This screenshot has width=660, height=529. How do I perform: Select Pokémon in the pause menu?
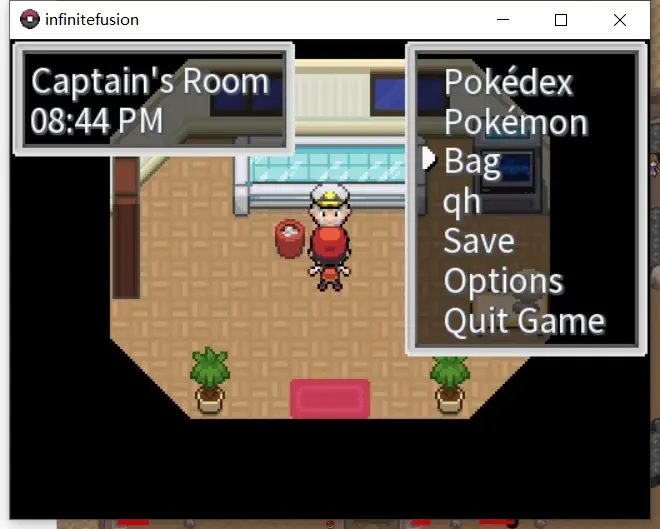click(x=515, y=122)
